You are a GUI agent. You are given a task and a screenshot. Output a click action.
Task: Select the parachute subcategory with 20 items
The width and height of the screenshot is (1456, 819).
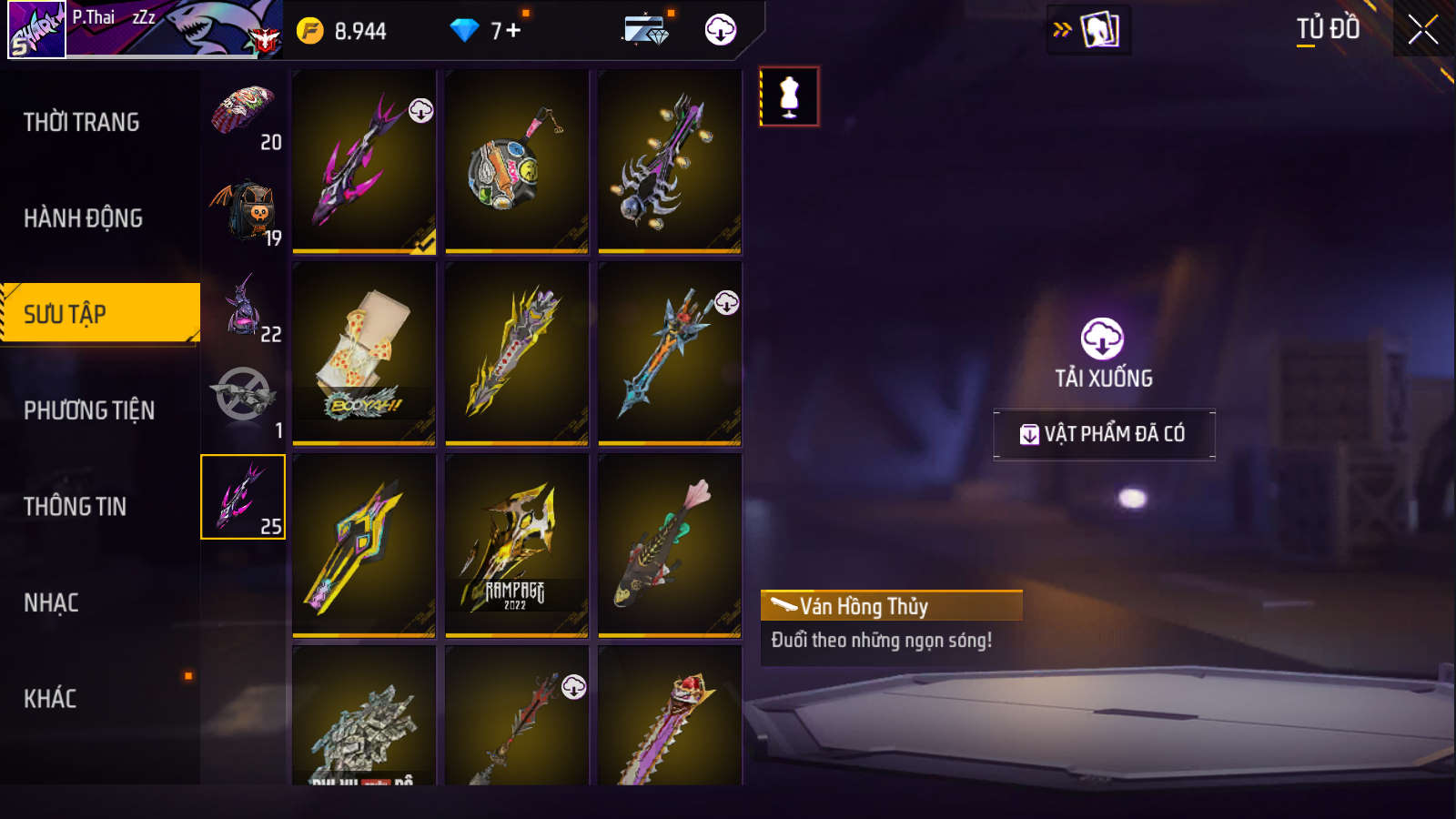point(243,115)
